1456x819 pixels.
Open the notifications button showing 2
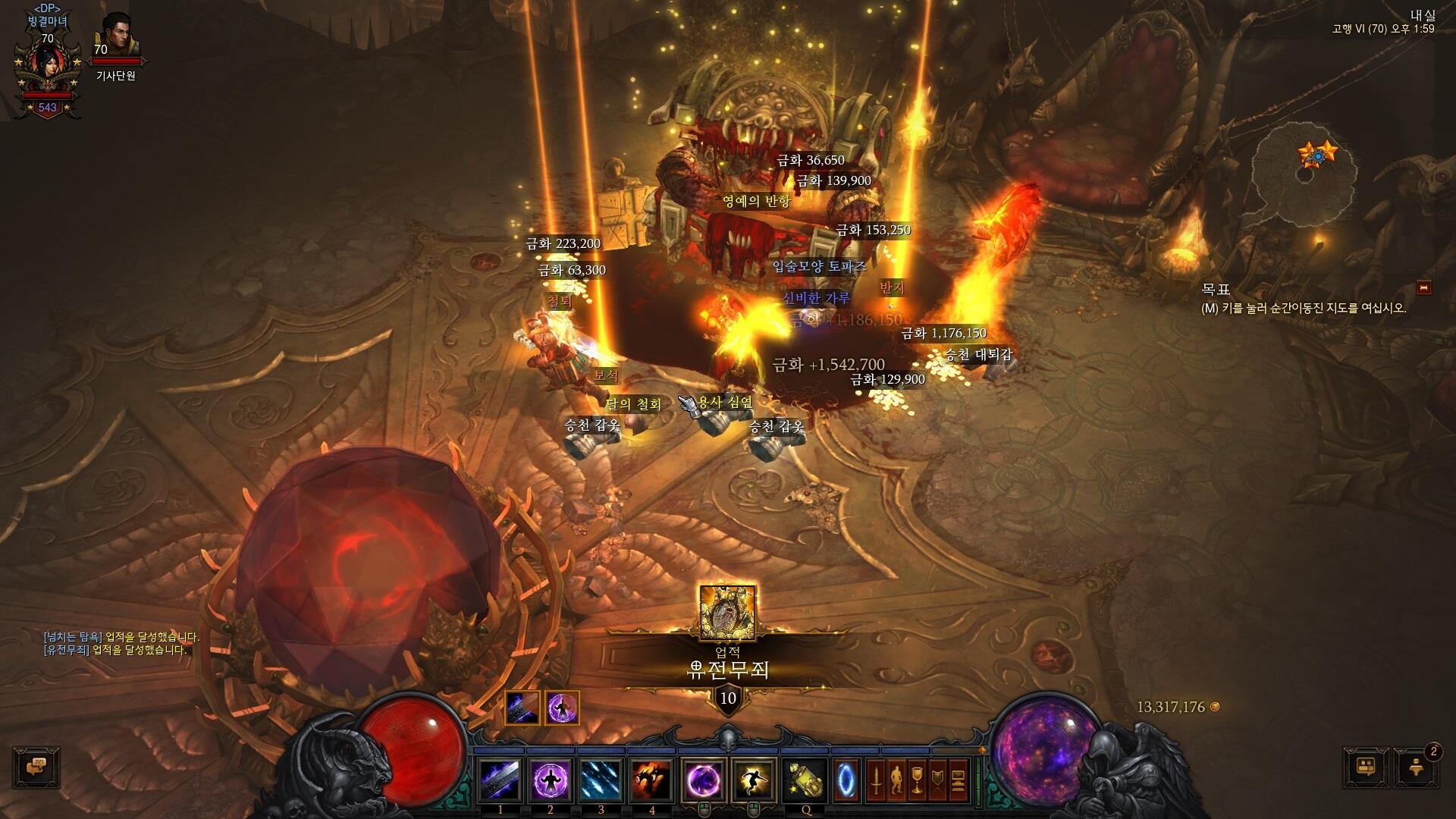(1416, 767)
